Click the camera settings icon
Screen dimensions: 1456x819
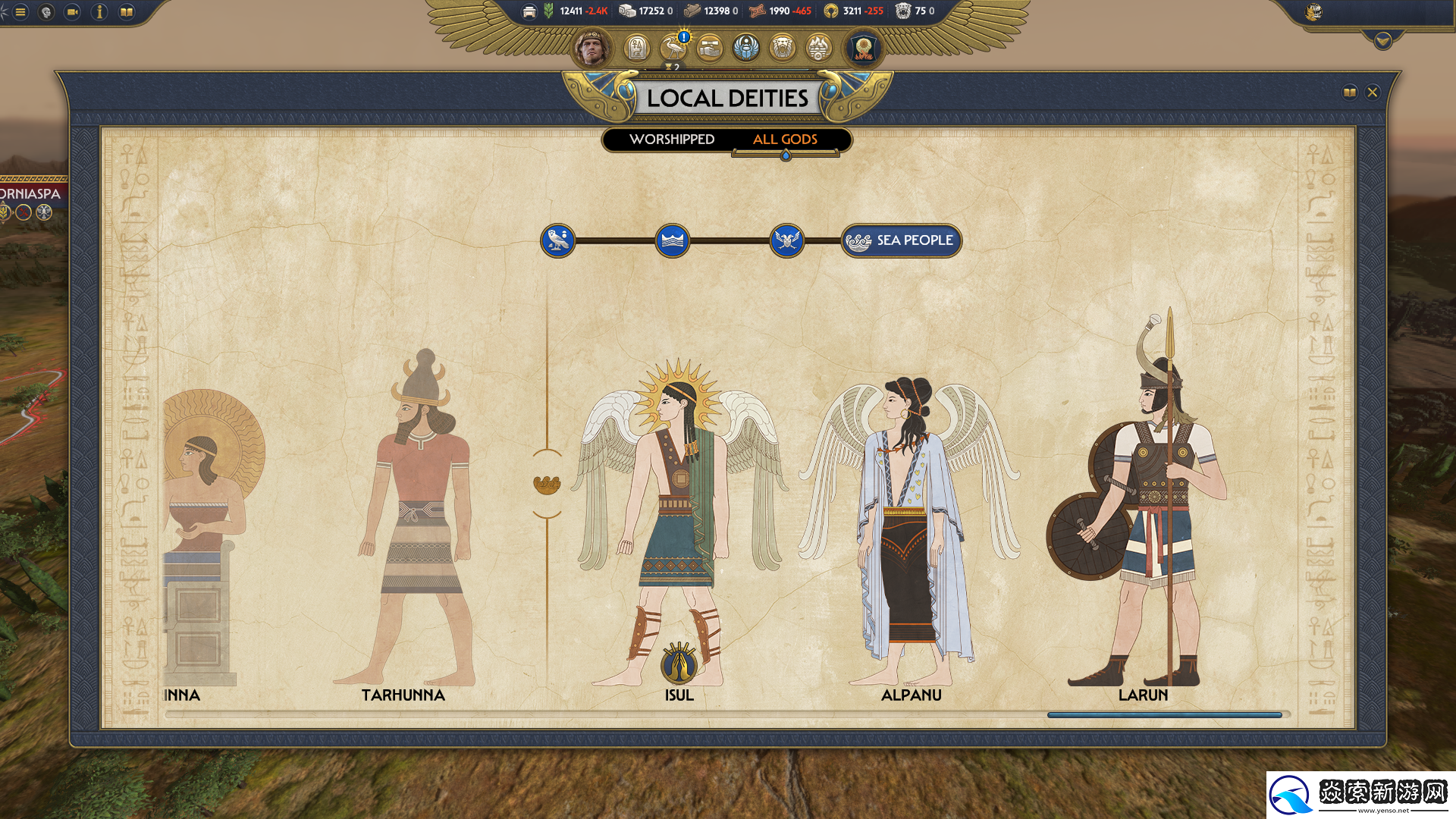[72, 12]
